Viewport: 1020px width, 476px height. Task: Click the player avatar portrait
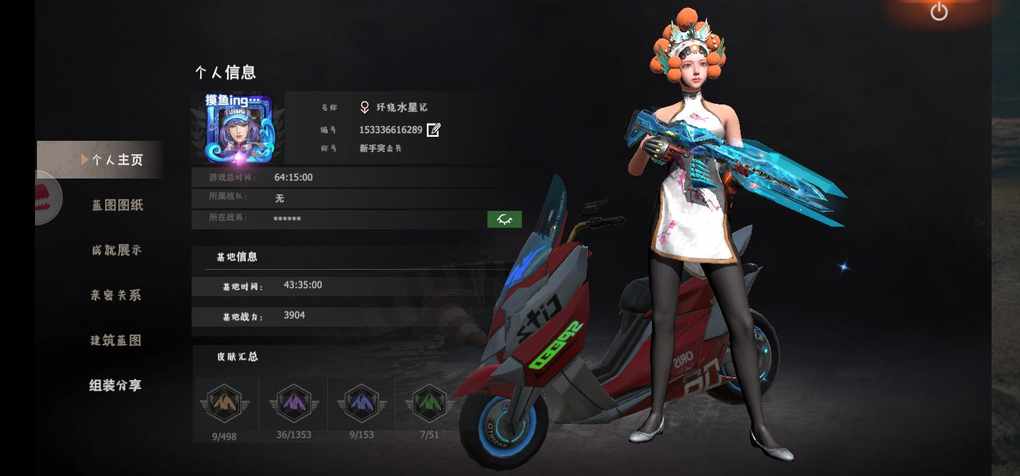[x=238, y=129]
